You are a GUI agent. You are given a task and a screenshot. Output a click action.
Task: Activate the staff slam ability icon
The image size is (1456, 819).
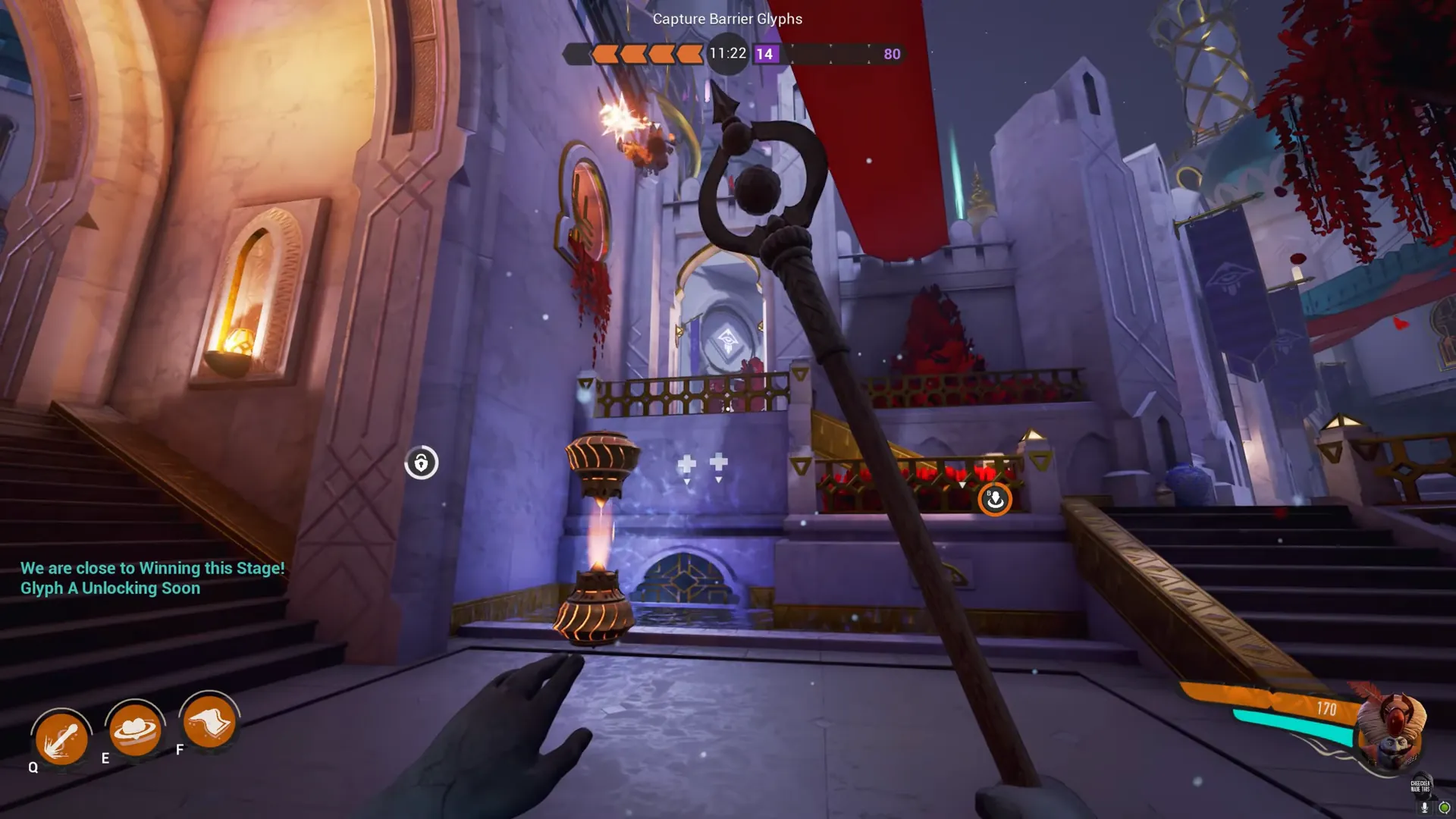(61, 737)
